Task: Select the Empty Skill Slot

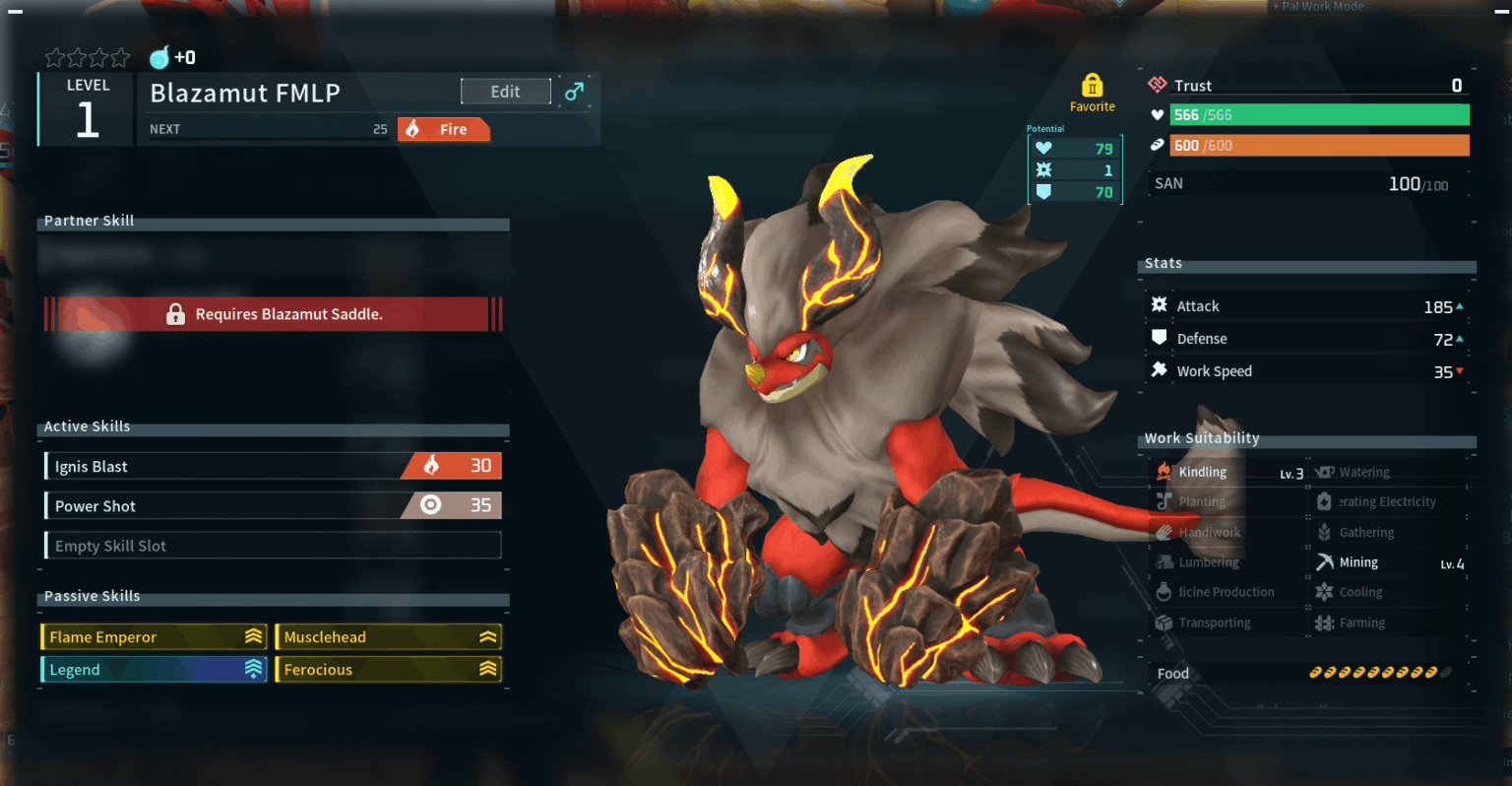Action: tap(272, 545)
